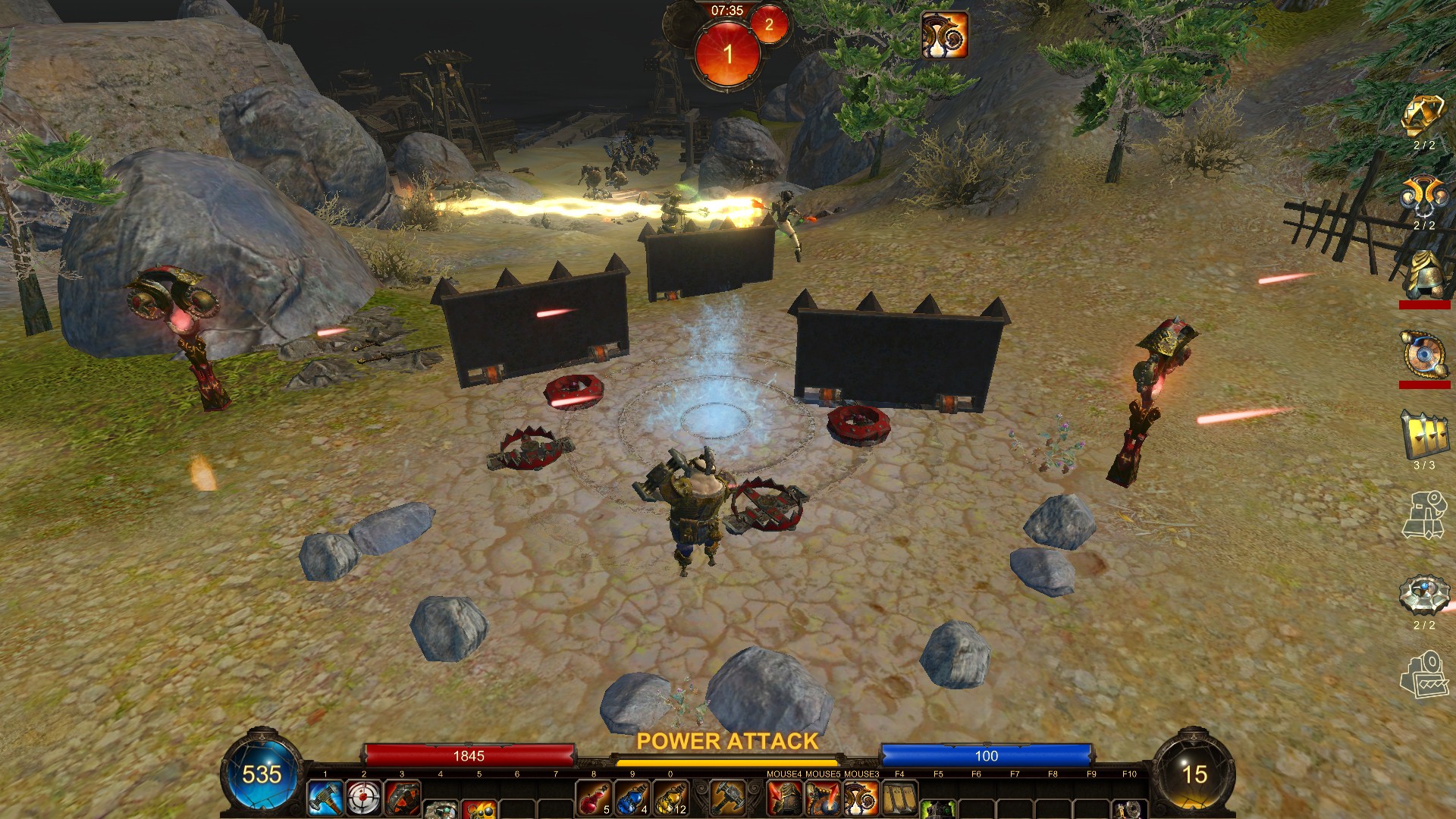1456x819 pixels.
Task: Select the golden helmet unit icon
Action: click(x=1423, y=275)
